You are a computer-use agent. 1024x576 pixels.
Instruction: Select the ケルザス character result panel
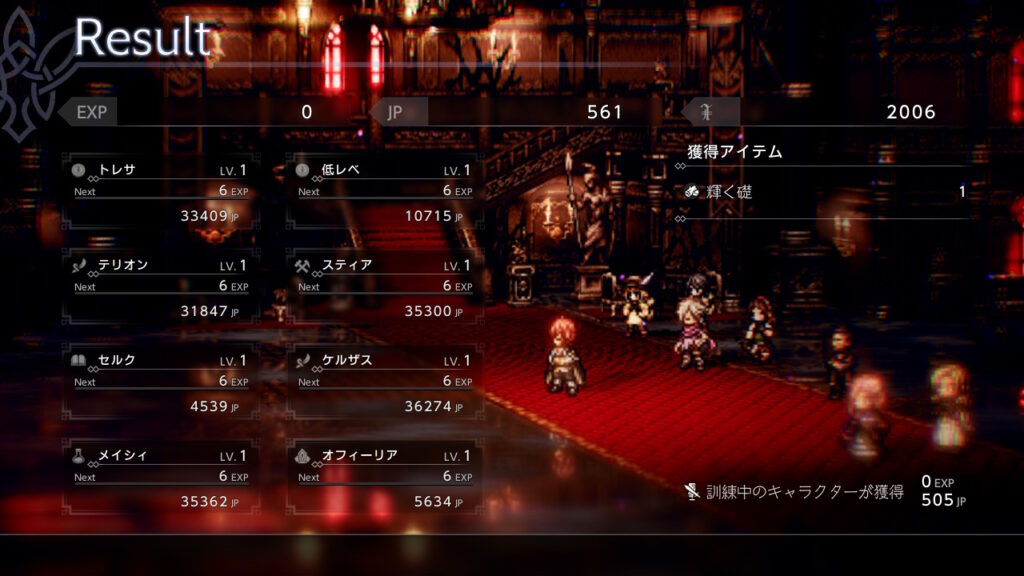pos(383,382)
